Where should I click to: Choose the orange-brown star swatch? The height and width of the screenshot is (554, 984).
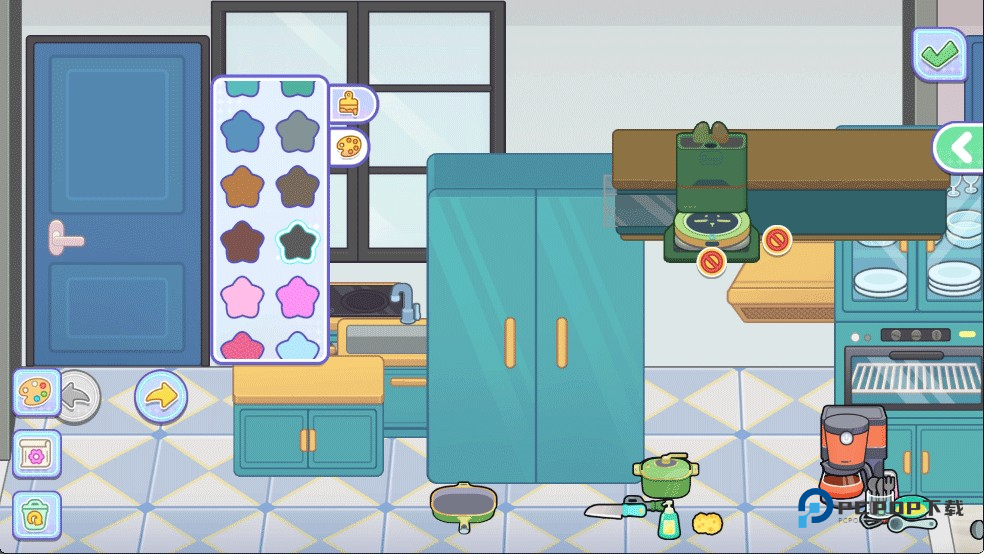pyautogui.click(x=241, y=187)
